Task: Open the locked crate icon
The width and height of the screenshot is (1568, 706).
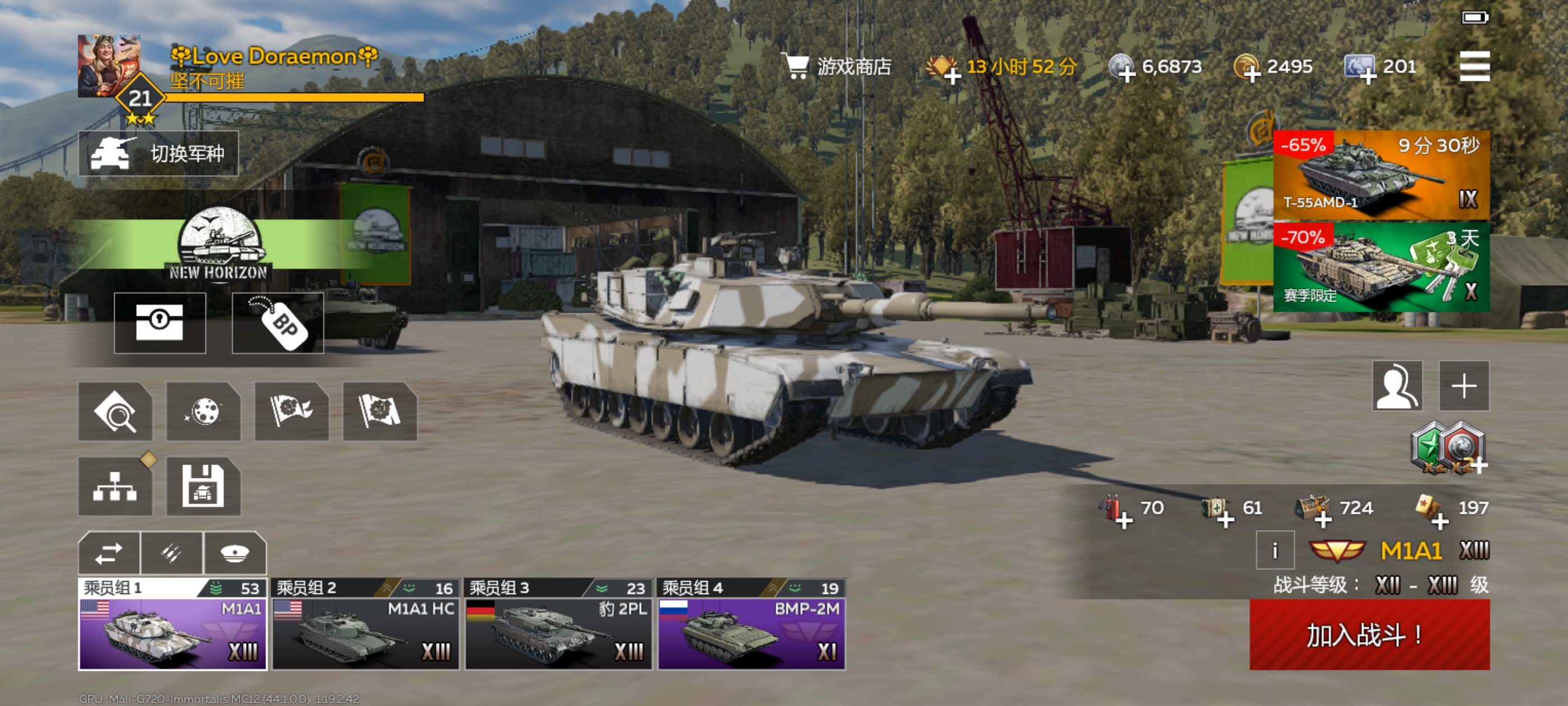Action: tap(160, 323)
